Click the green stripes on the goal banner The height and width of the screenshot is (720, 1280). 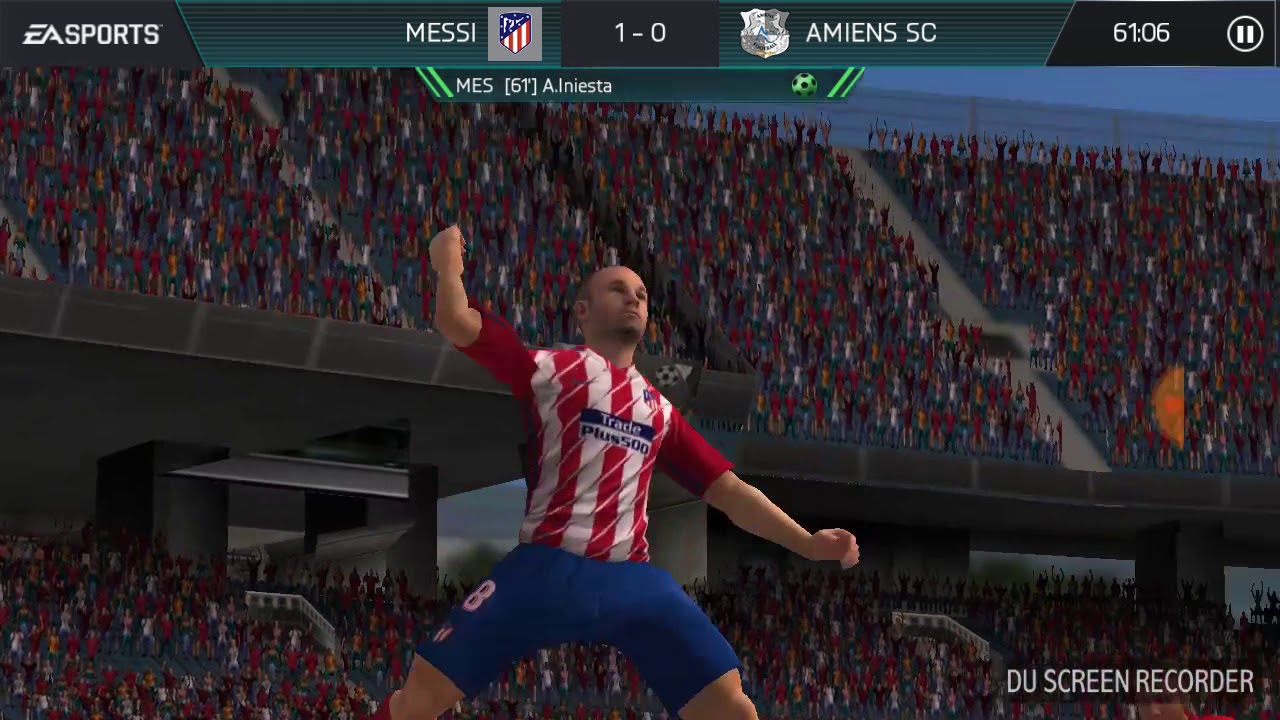pyautogui.click(x=845, y=85)
